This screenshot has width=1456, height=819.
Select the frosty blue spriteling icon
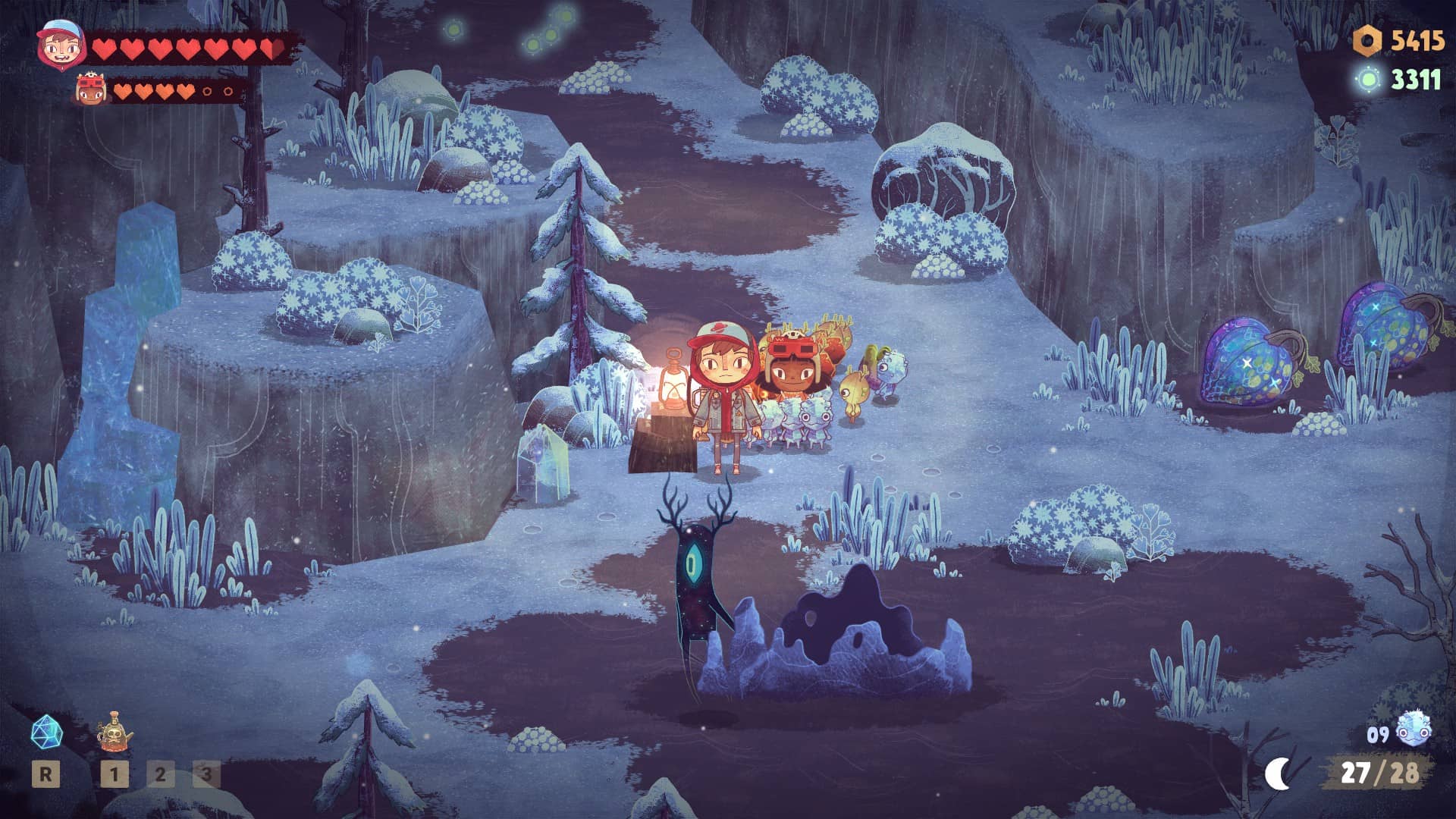coord(1413,730)
